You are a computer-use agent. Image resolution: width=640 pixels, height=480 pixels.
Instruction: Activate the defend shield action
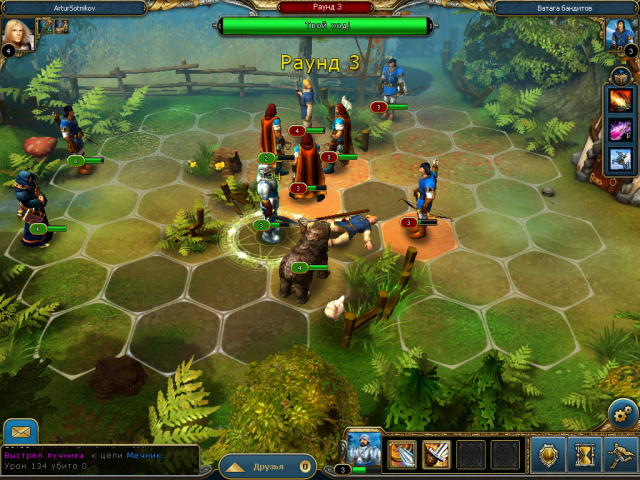549,454
